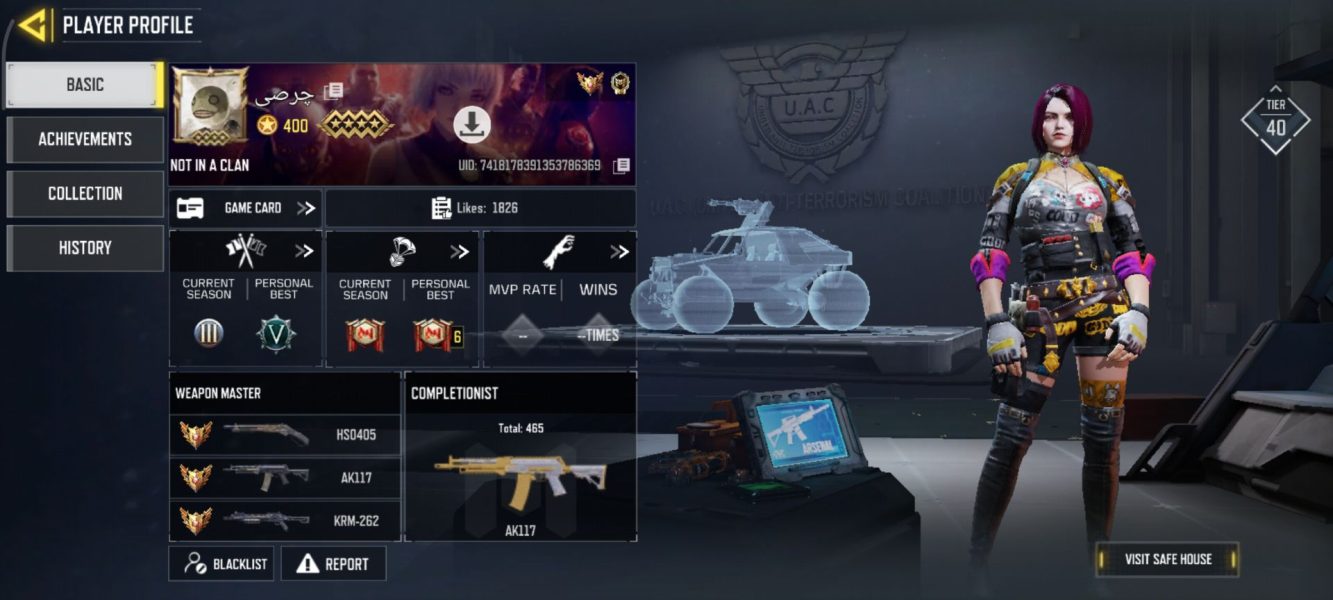The image size is (1333, 600).
Task: Show the History tab
Action: click(85, 248)
